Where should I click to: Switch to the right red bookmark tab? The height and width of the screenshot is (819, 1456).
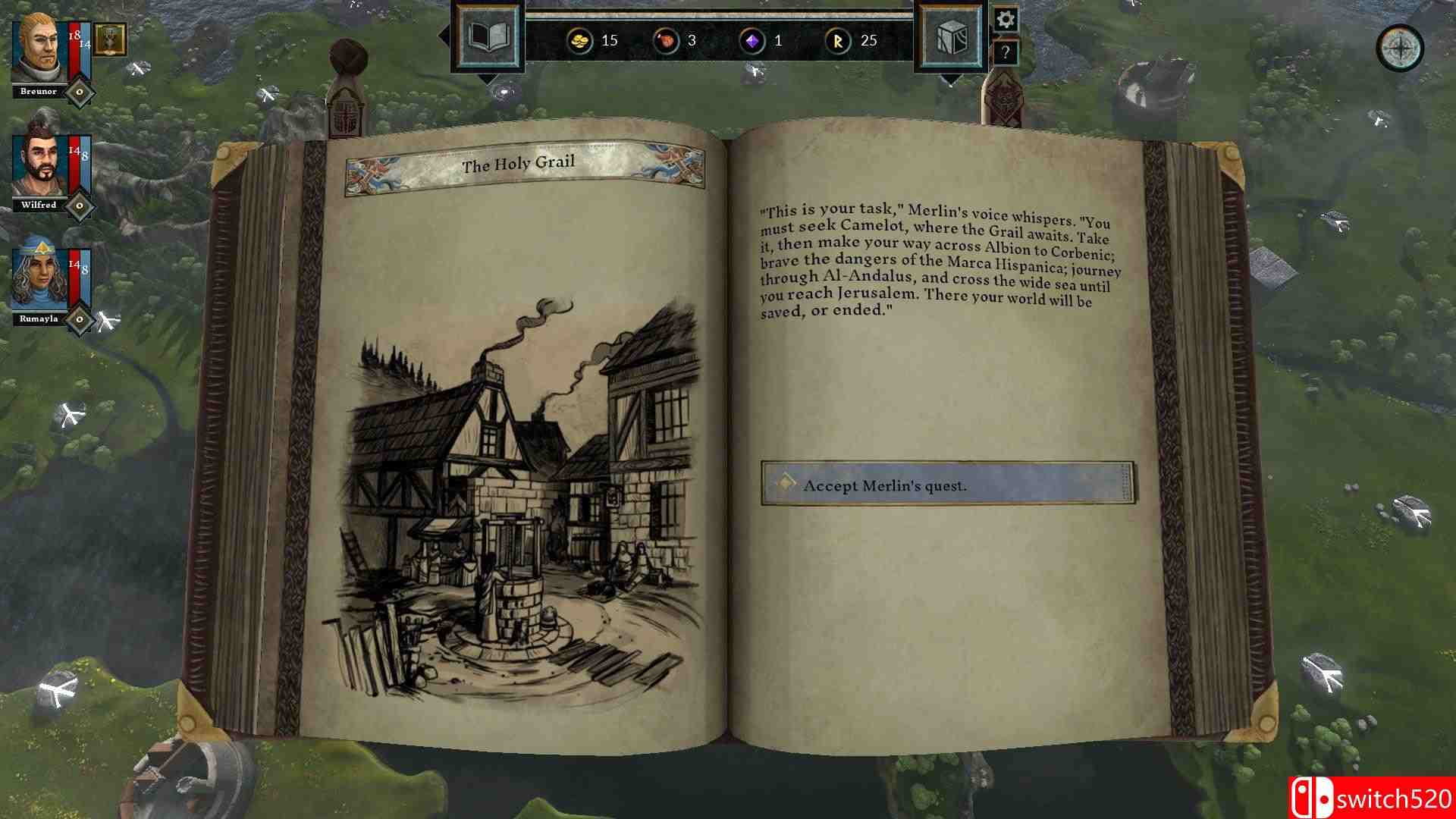(x=1003, y=100)
